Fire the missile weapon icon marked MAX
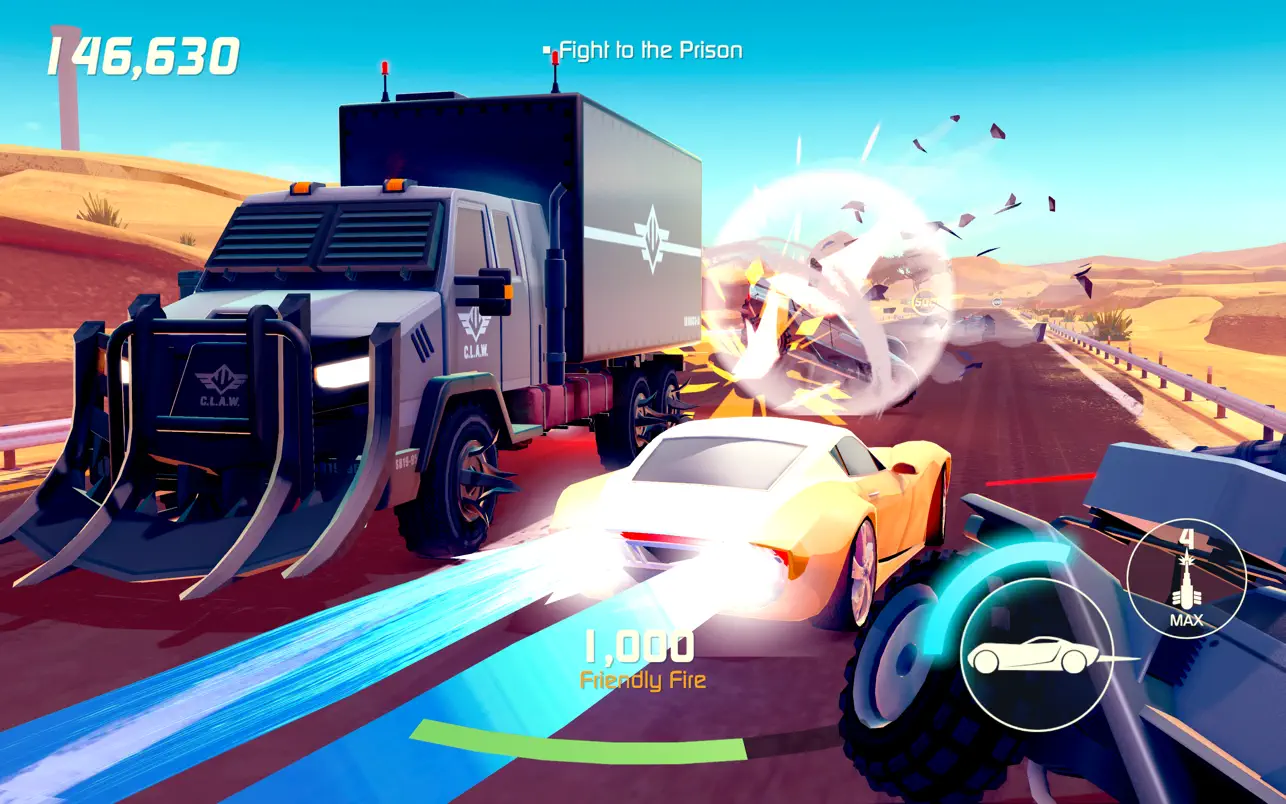Screen dimensions: 1286x804 (1186, 579)
